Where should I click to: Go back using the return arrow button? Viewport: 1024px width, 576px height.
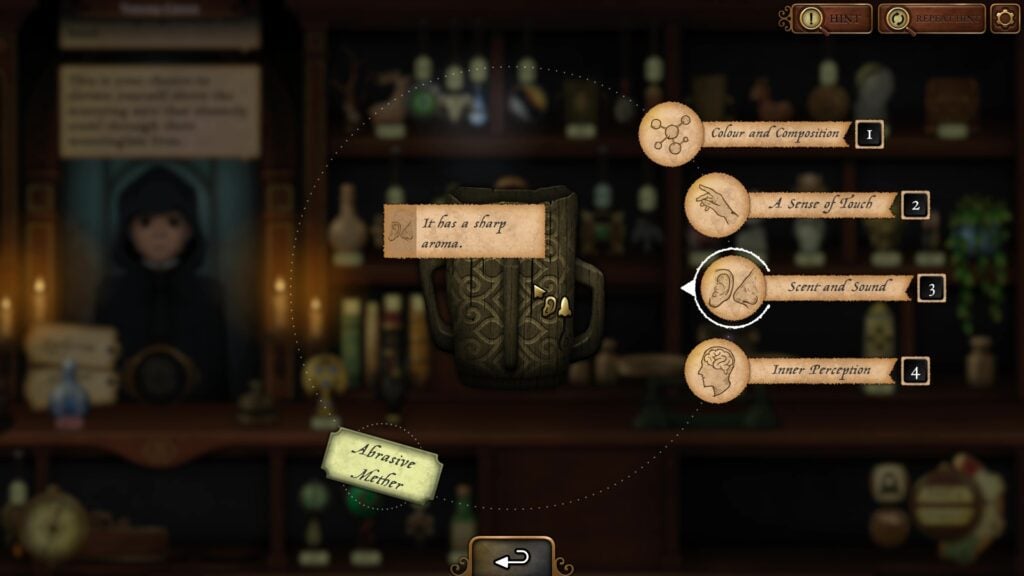512,559
